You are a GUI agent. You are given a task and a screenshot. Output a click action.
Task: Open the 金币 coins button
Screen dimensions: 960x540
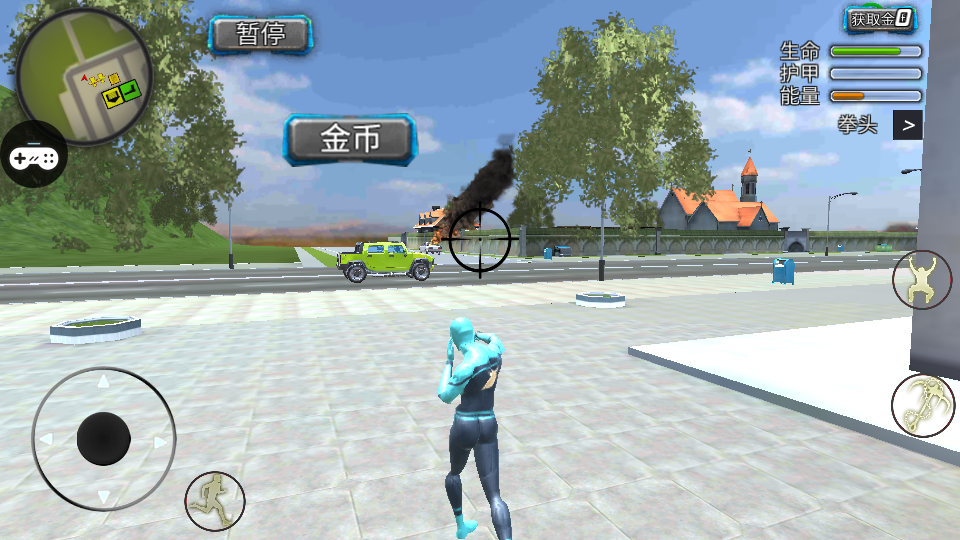click(350, 139)
